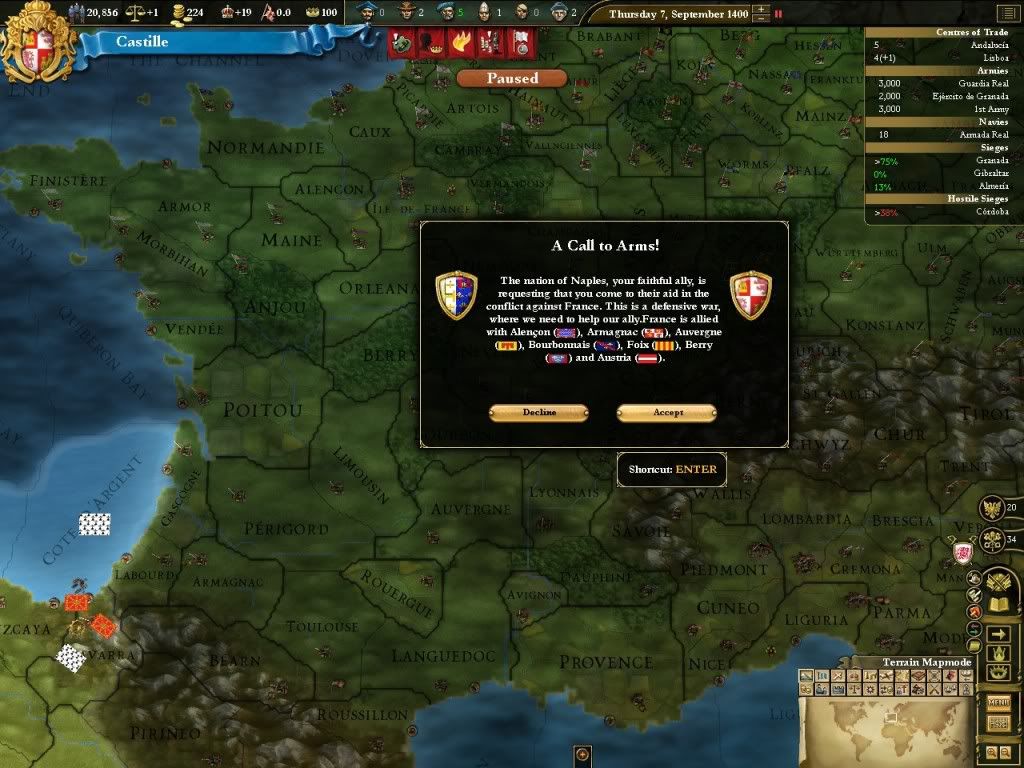1024x768 pixels.
Task: Toggle the red pause button by the date
Action: tap(779, 14)
